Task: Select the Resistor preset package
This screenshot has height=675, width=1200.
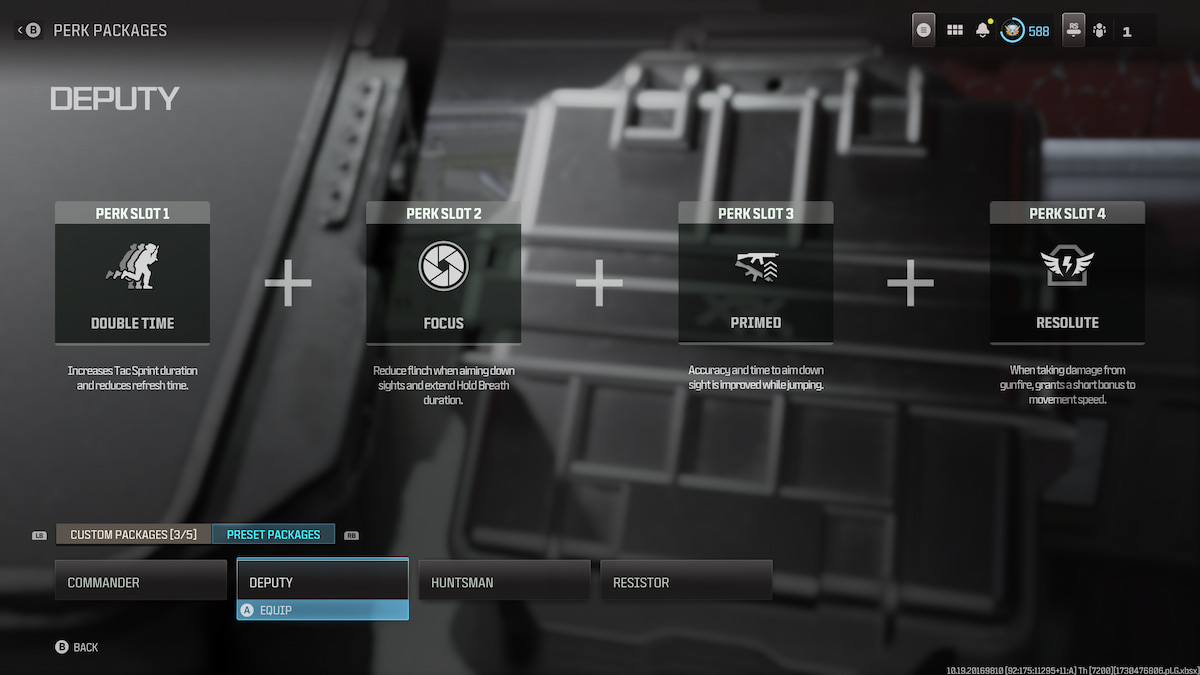Action: coord(686,581)
